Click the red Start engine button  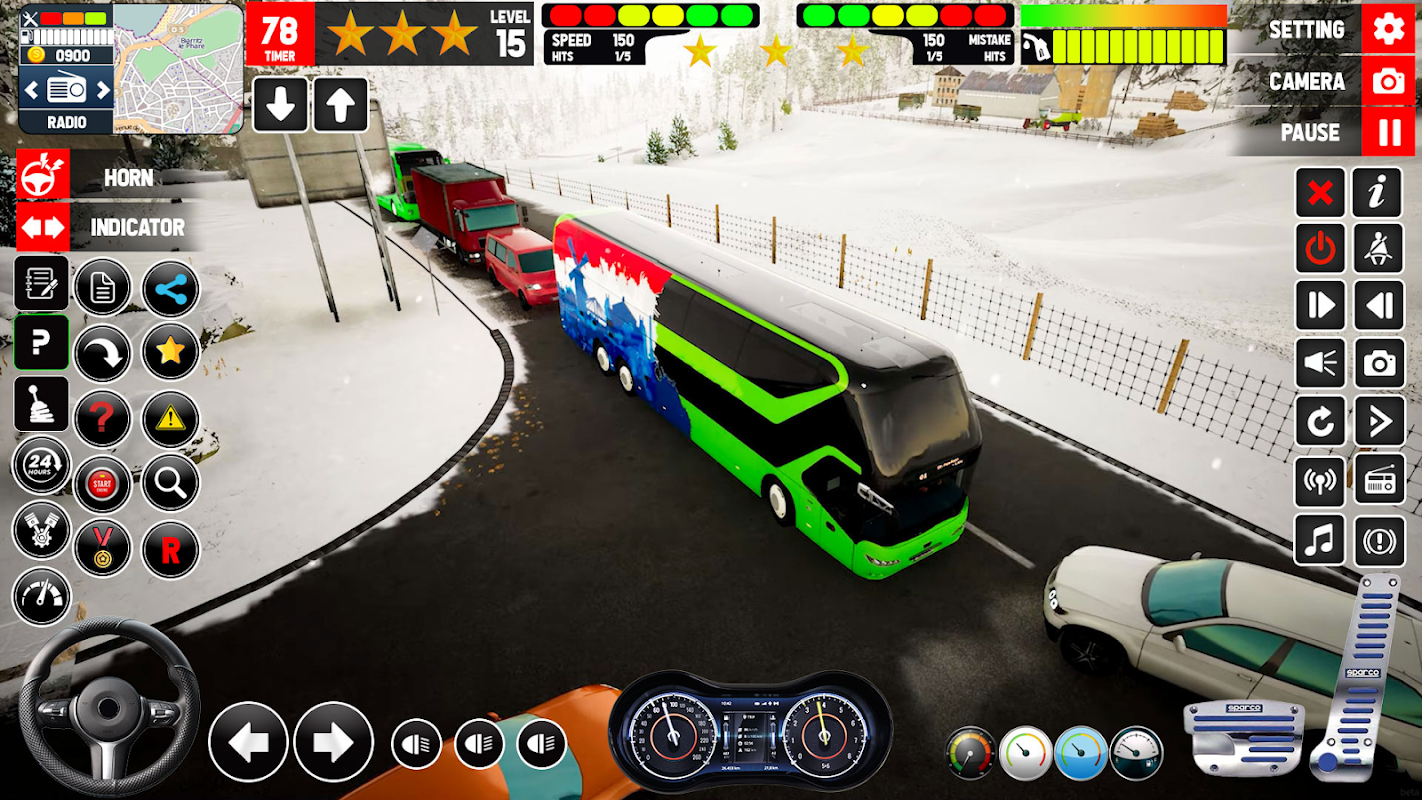tap(102, 485)
